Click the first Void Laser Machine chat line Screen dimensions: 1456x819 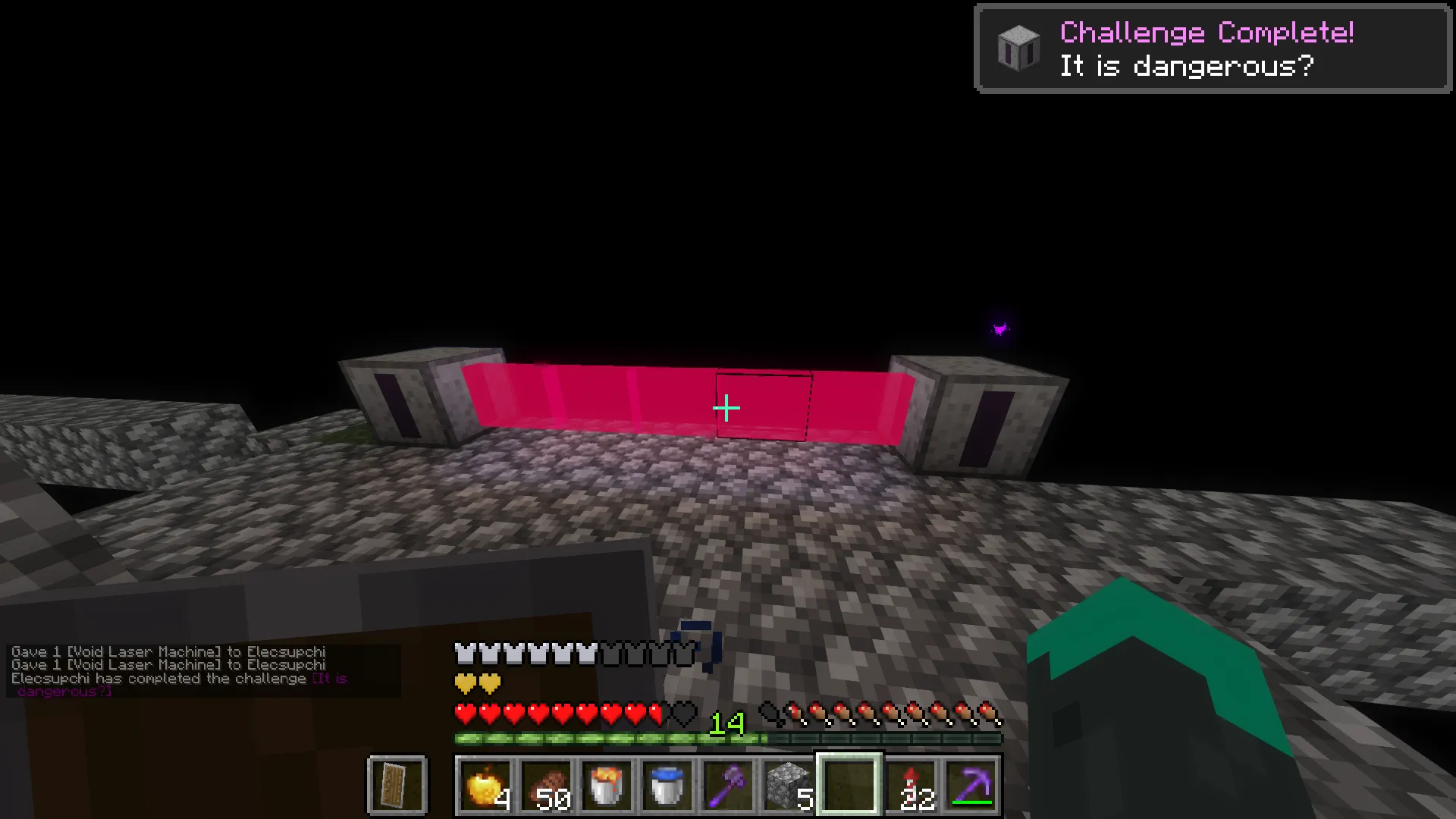[168, 651]
